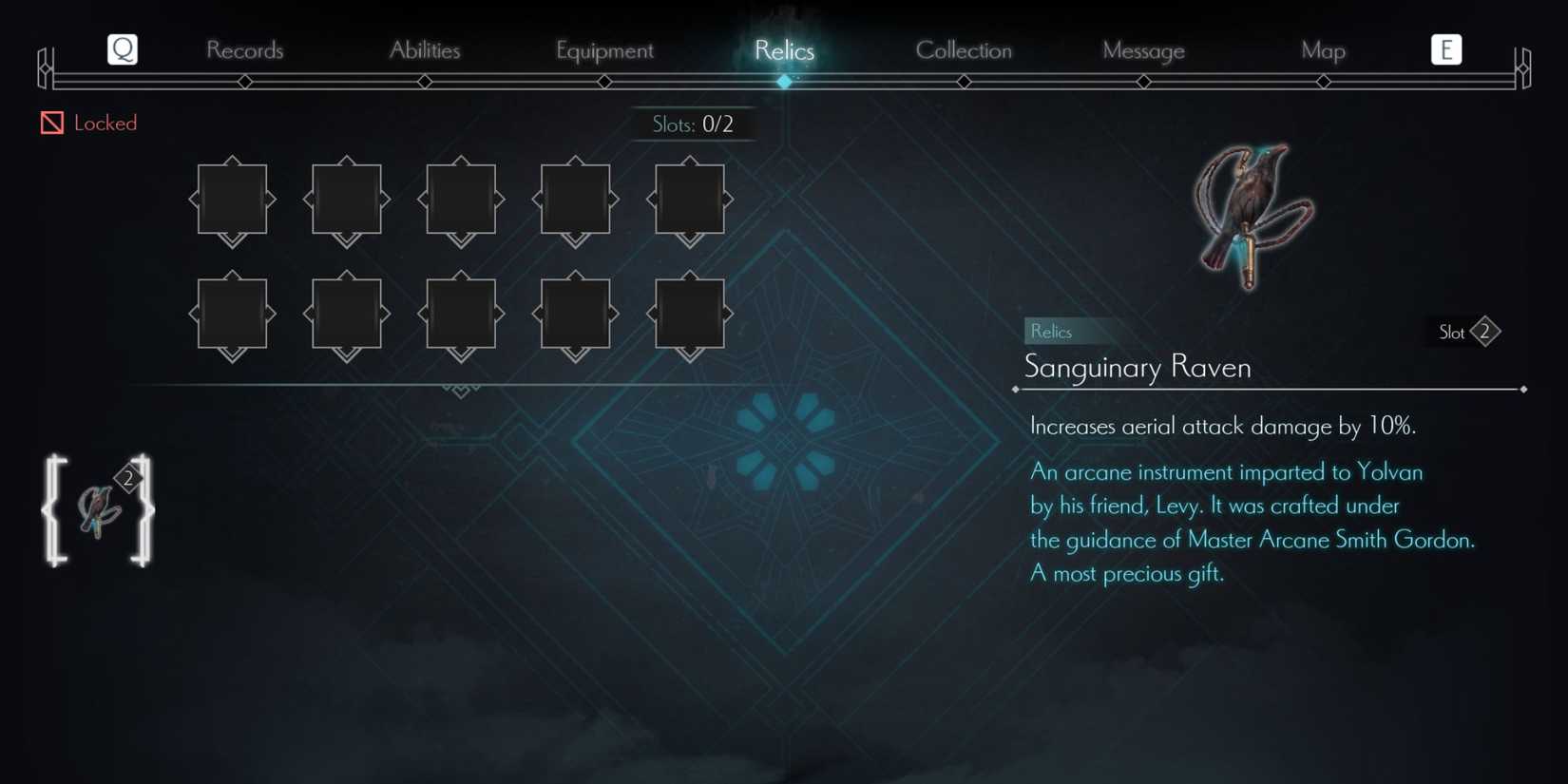The height and width of the screenshot is (784, 1568).
Task: Equip a relic into the second bottom-row slot
Action: coord(346,314)
